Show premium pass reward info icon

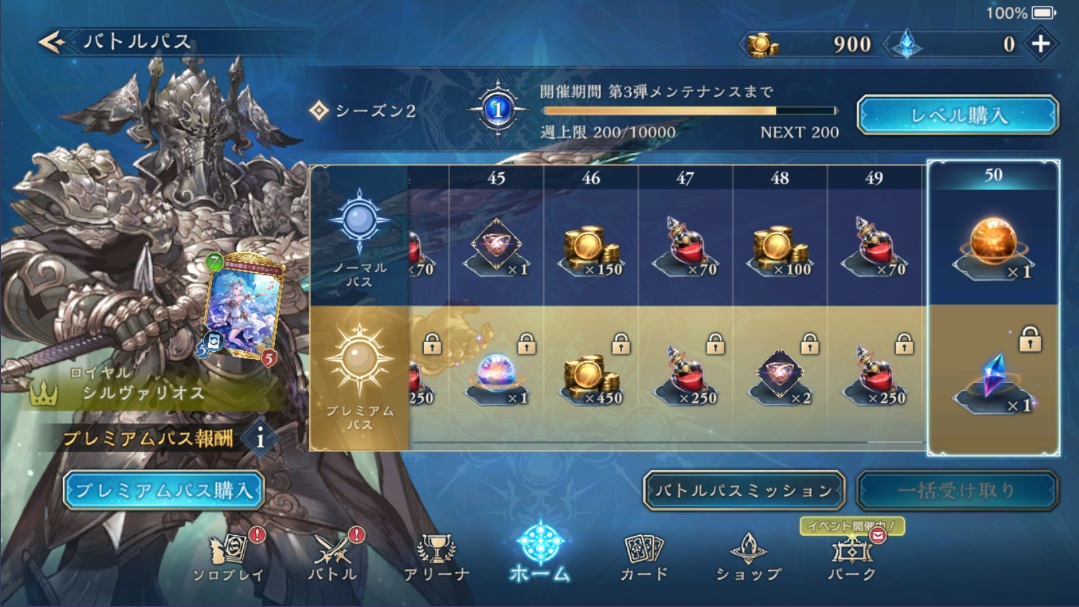pyautogui.click(x=260, y=438)
